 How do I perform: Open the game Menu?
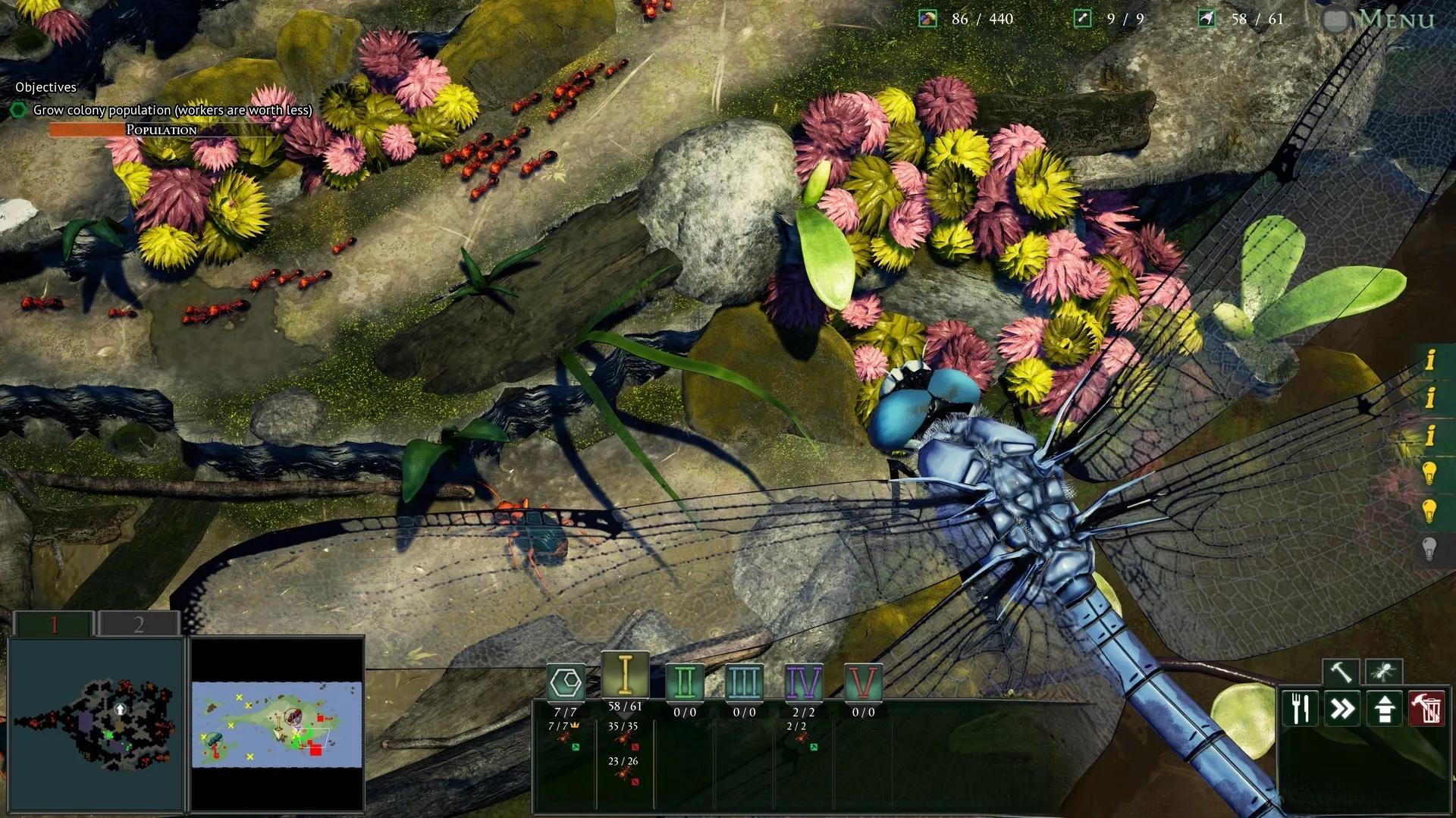point(1394,19)
